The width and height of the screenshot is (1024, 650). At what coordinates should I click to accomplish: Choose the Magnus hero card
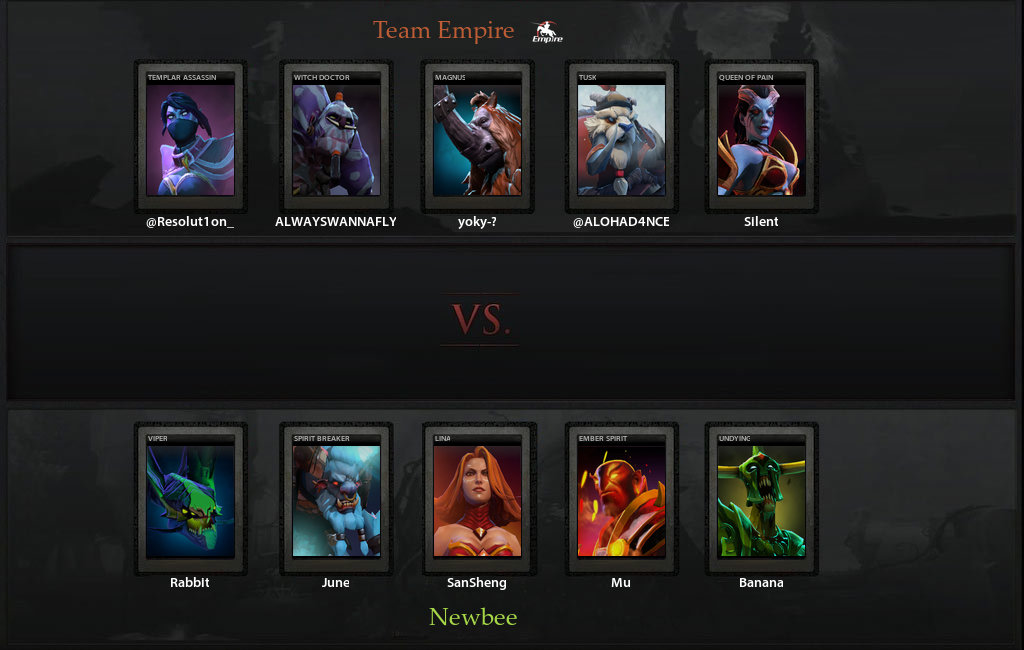[477, 136]
